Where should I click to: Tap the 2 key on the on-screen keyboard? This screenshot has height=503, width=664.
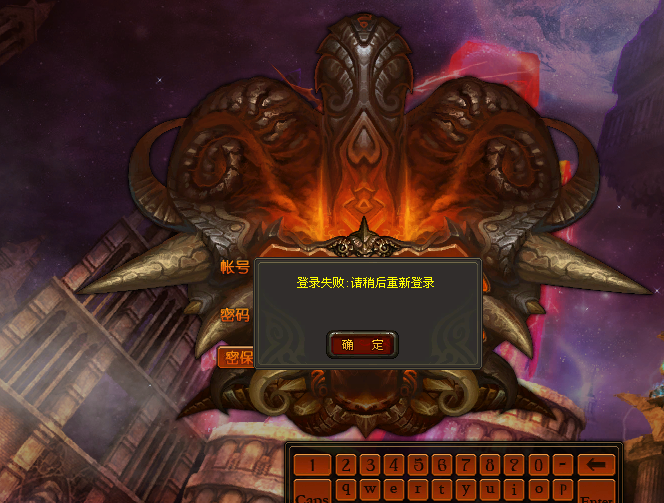346,465
